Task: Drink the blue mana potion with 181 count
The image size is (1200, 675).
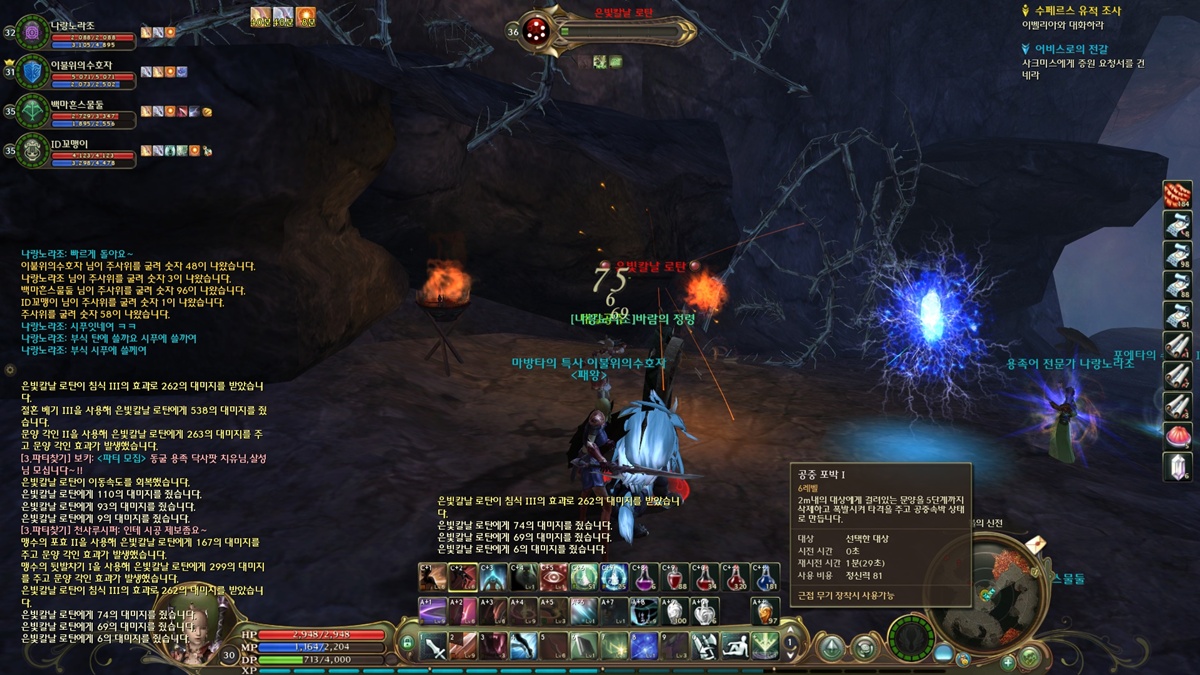Action: (767, 578)
